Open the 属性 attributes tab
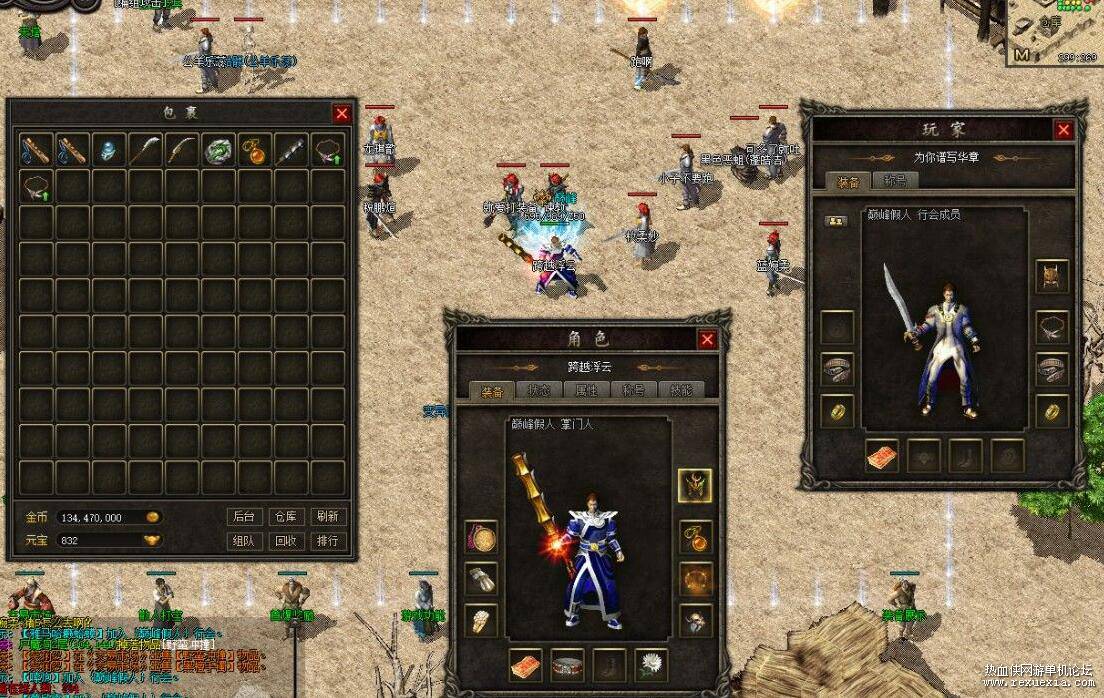This screenshot has width=1104, height=698. 587,390
